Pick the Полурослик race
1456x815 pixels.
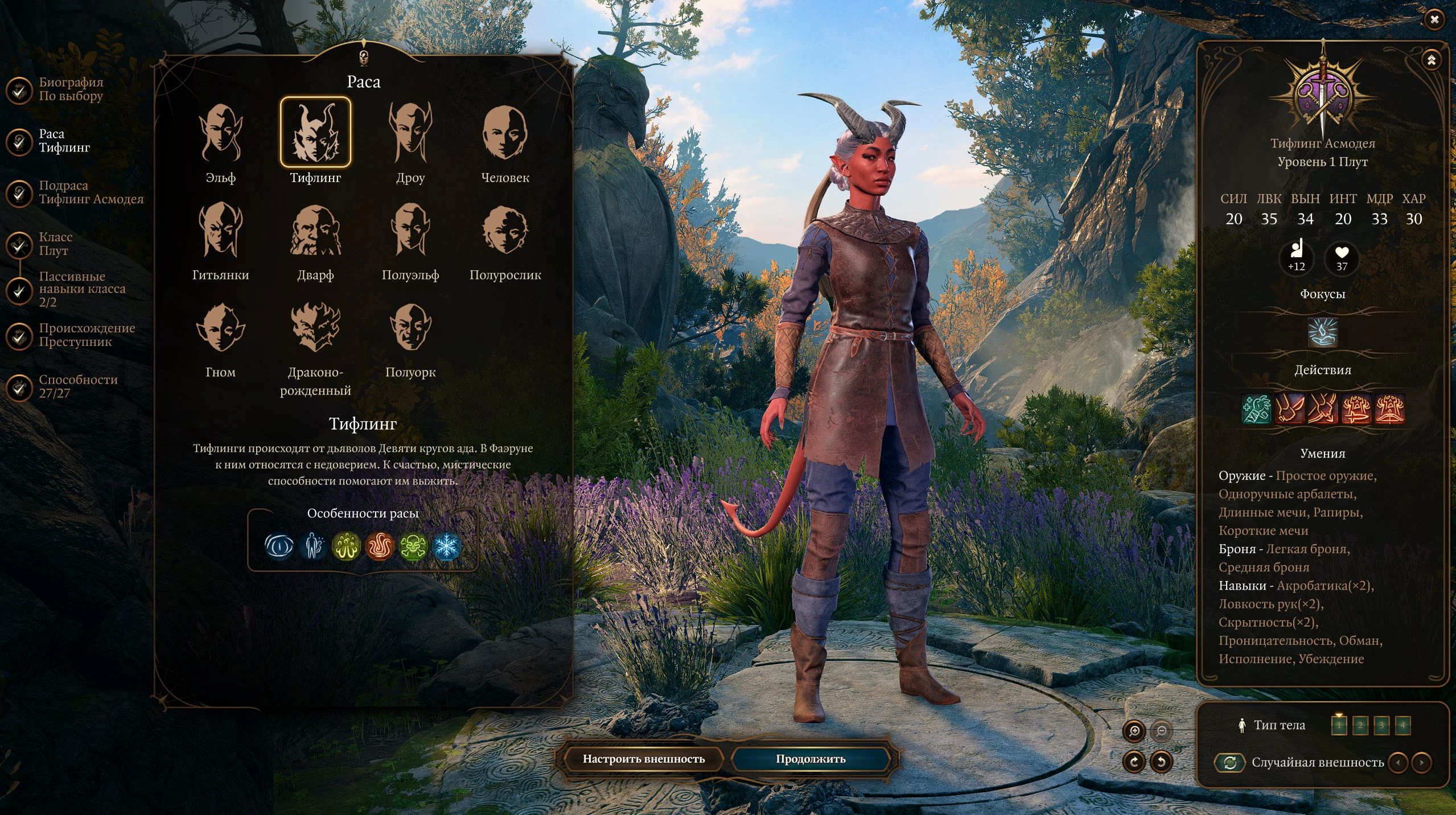tap(505, 230)
